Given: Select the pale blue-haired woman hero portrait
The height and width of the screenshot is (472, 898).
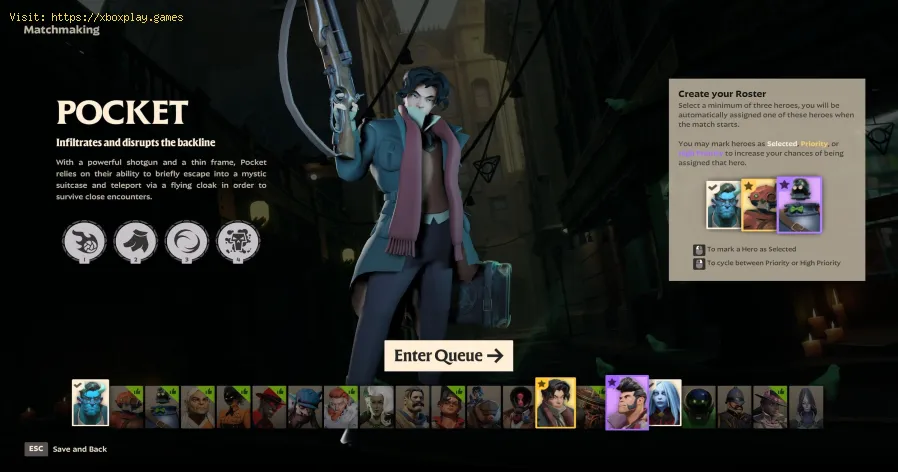Looking at the screenshot, I should point(664,403).
